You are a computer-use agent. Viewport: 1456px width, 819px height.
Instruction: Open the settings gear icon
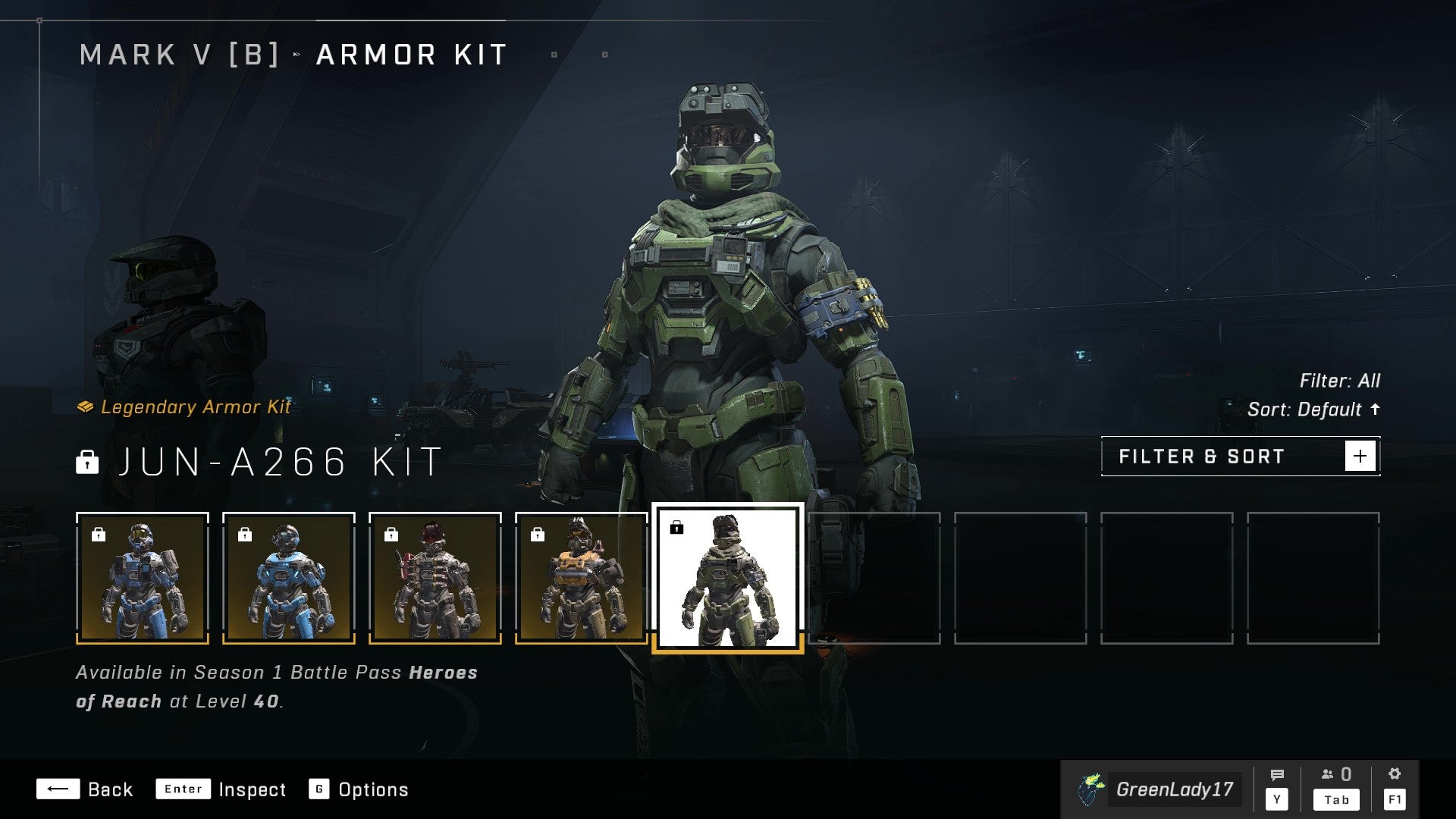1395,773
